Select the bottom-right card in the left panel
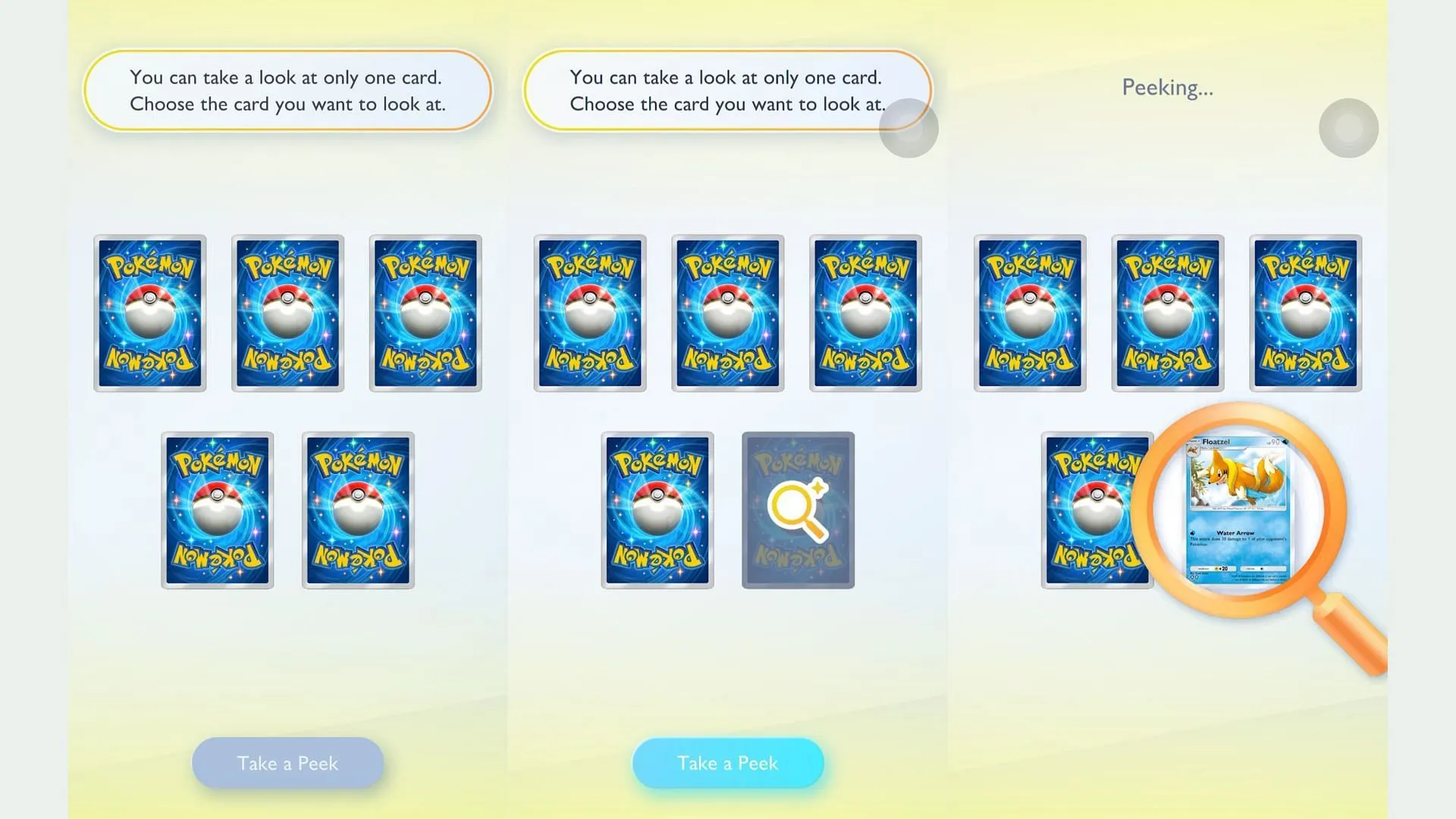 (x=358, y=510)
